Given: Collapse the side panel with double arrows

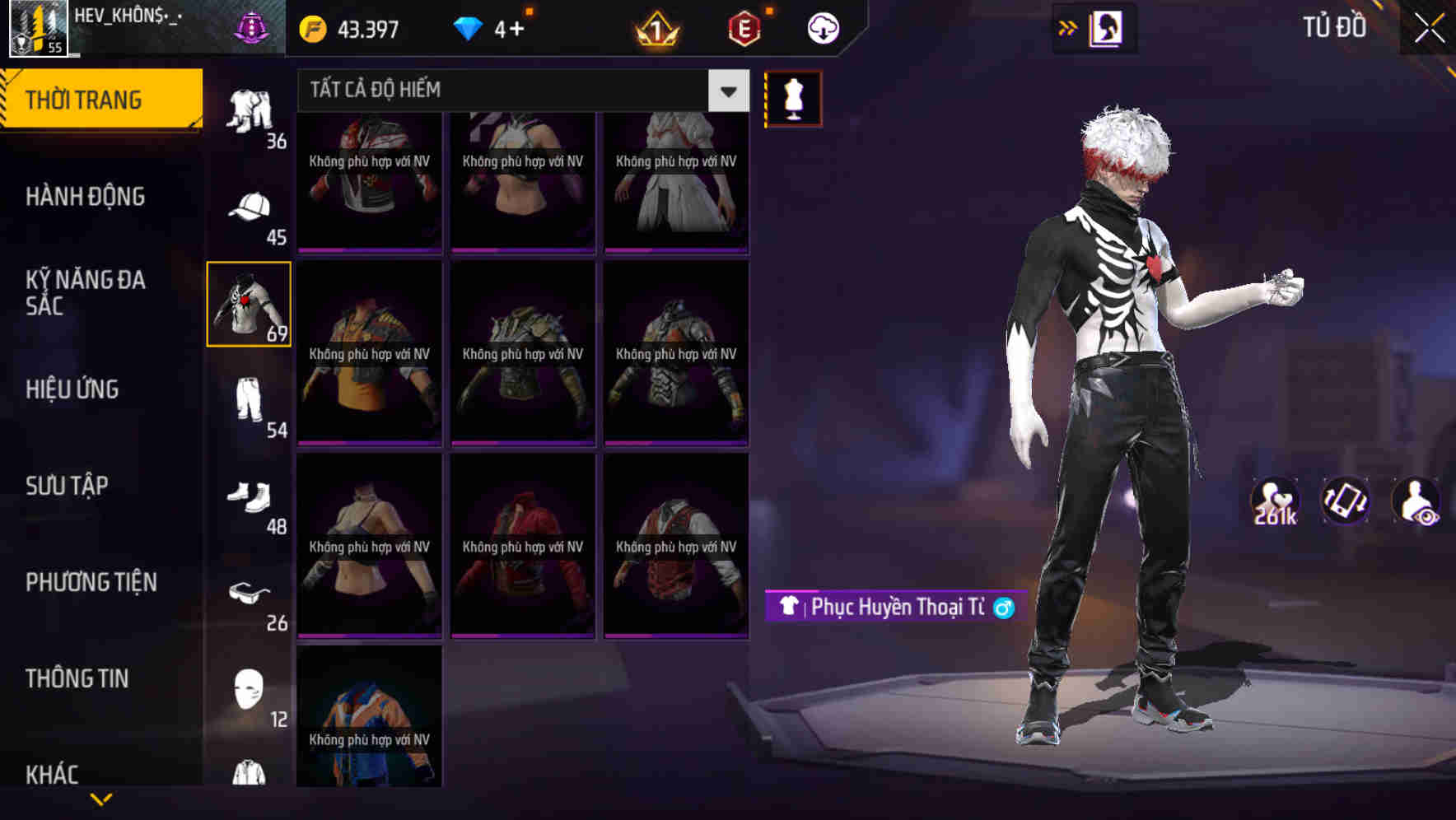Looking at the screenshot, I should (1068, 27).
